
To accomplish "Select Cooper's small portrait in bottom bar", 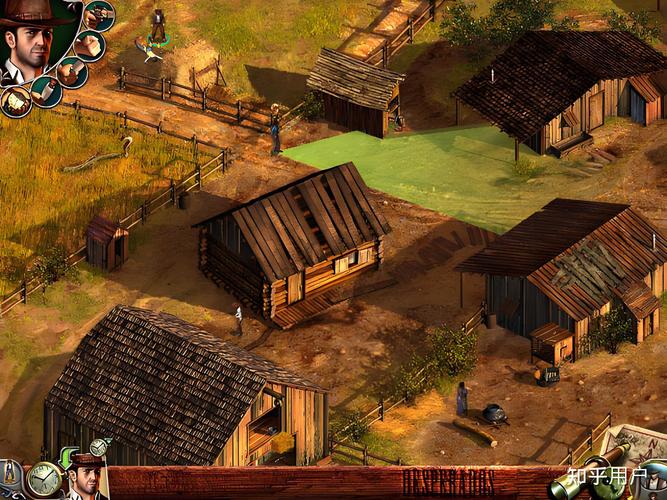I will coord(86,482).
